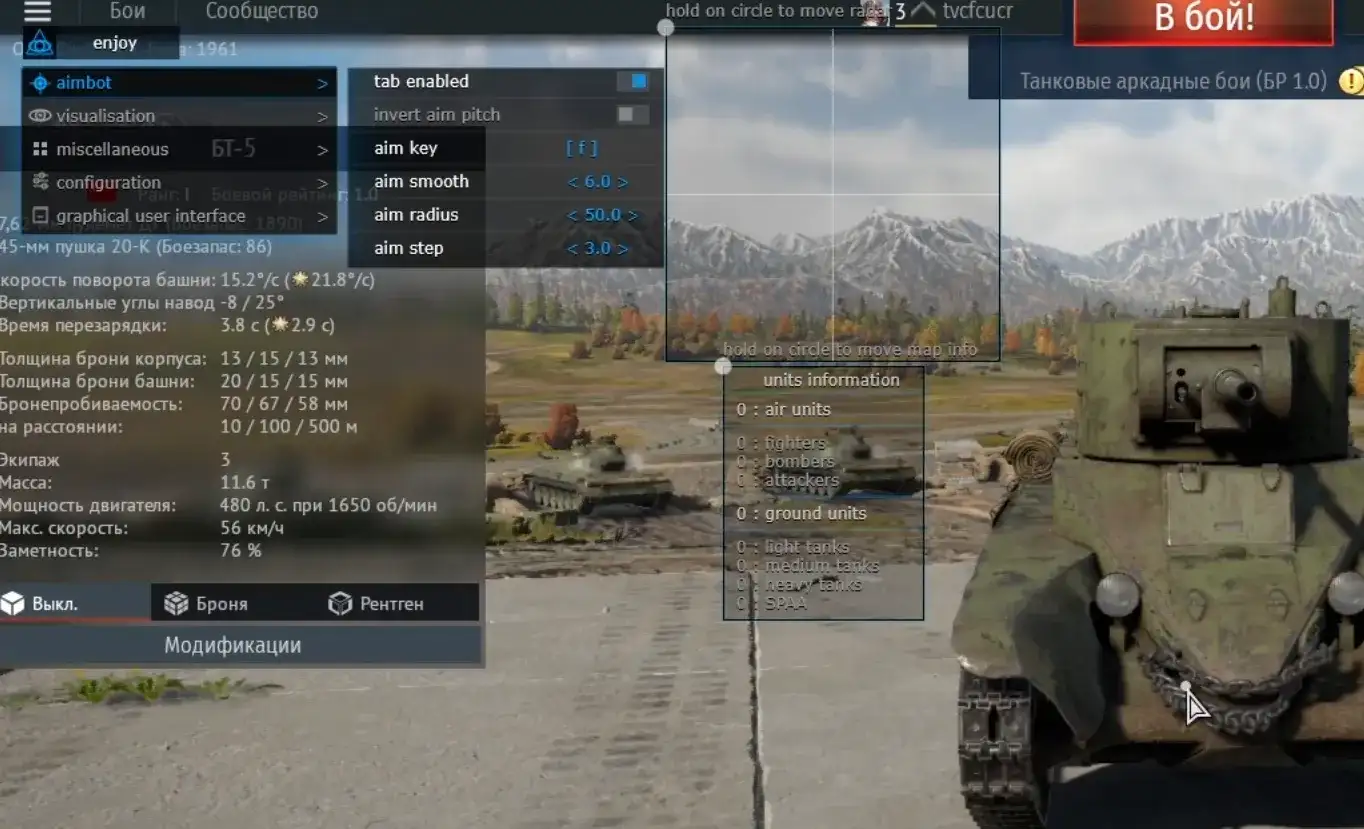Screen dimensions: 1364x829
Task: Select the Танковые аркадные бои game mode
Action: [1172, 81]
